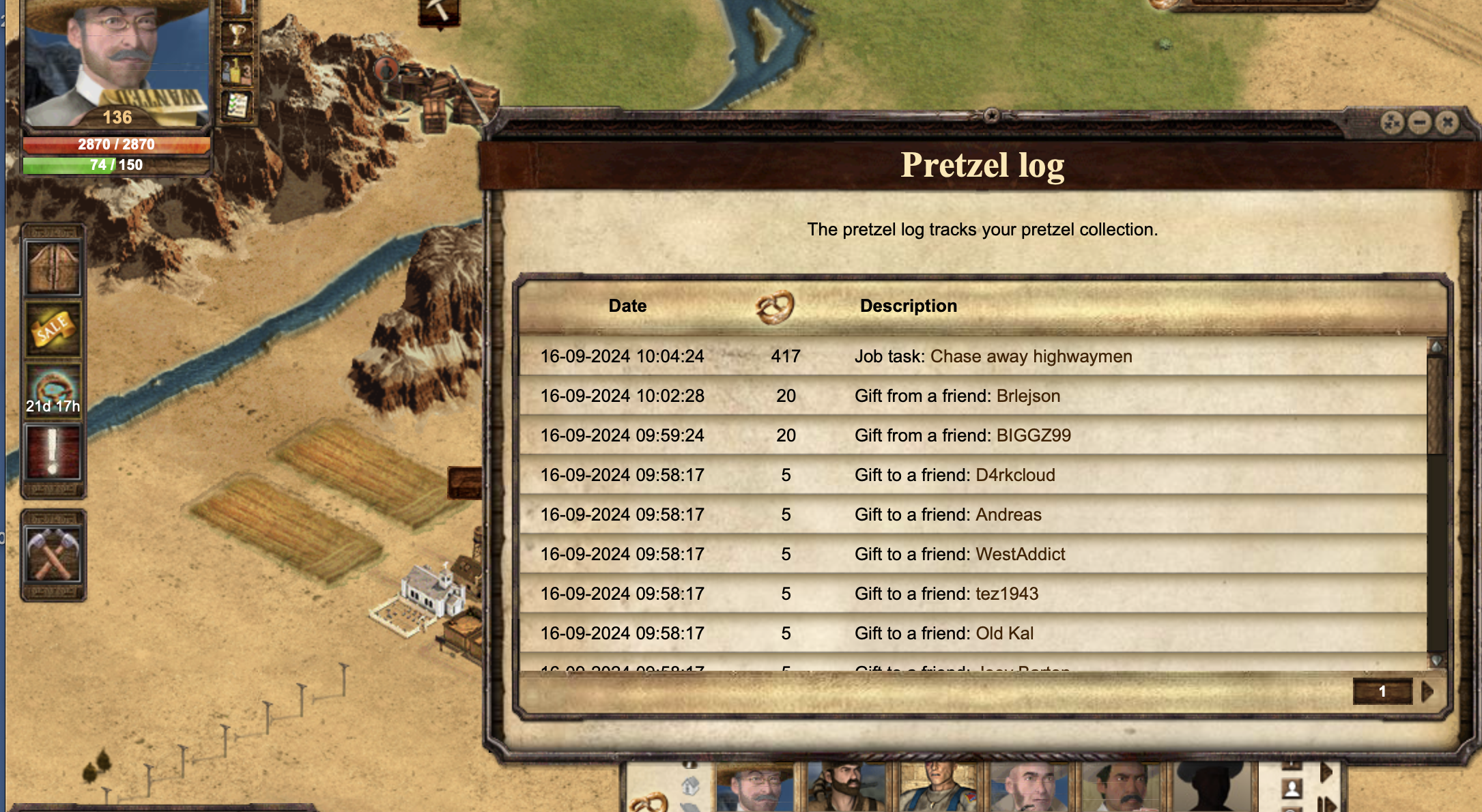Open Brlejson's player profile link
The image size is (1482, 812).
(x=1028, y=396)
